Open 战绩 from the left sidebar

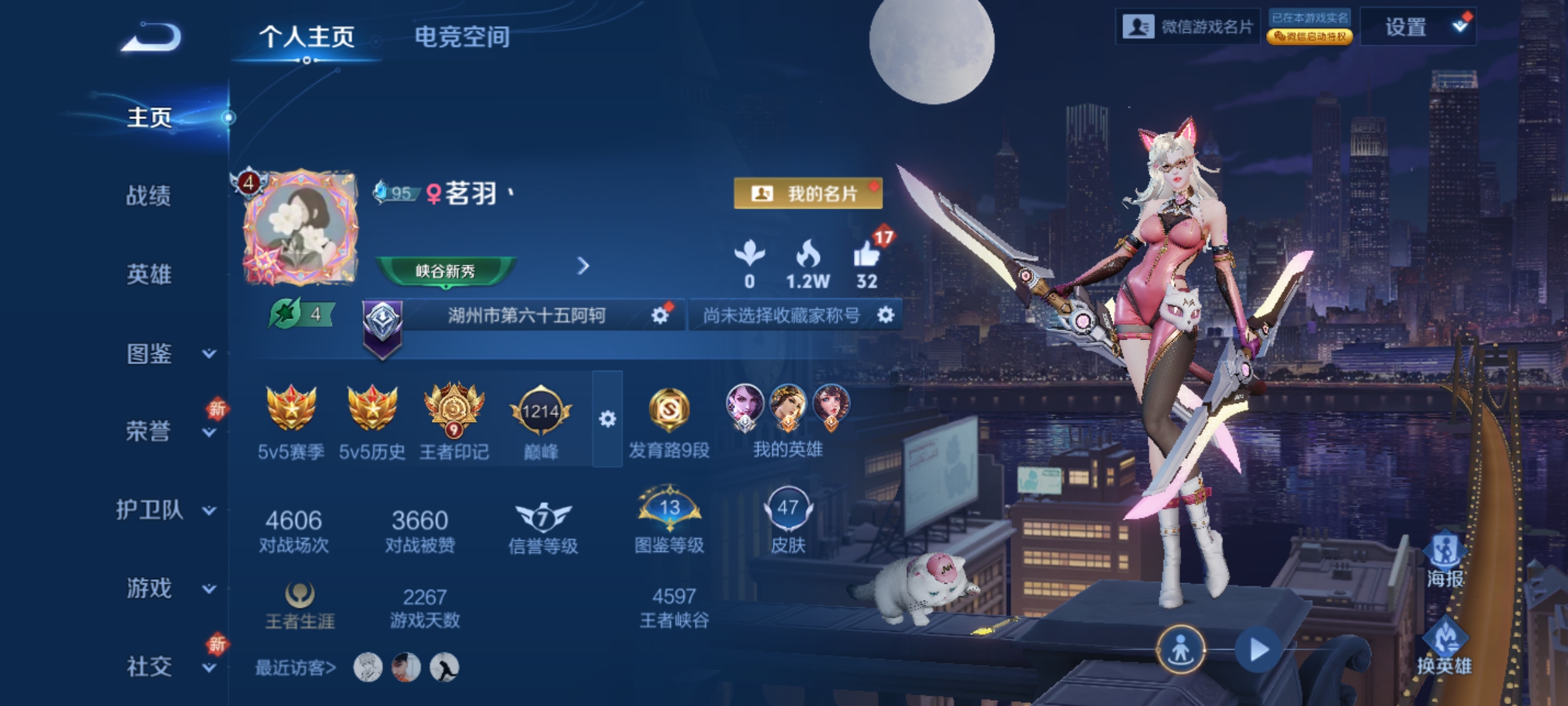coord(149,197)
